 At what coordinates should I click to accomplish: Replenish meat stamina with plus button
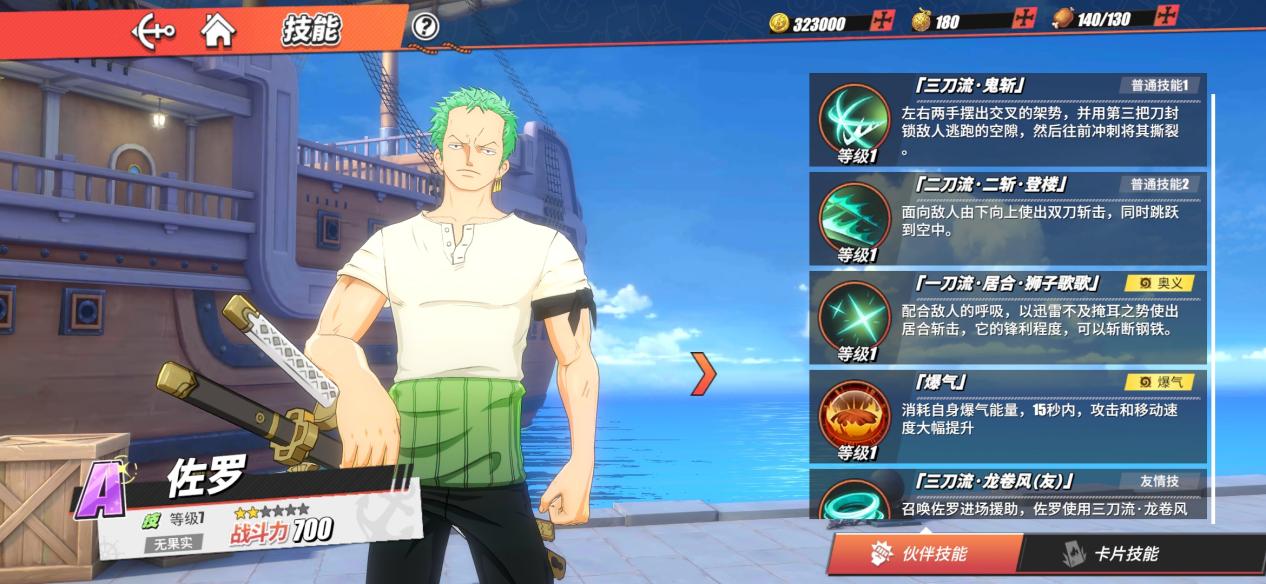pos(1166,15)
